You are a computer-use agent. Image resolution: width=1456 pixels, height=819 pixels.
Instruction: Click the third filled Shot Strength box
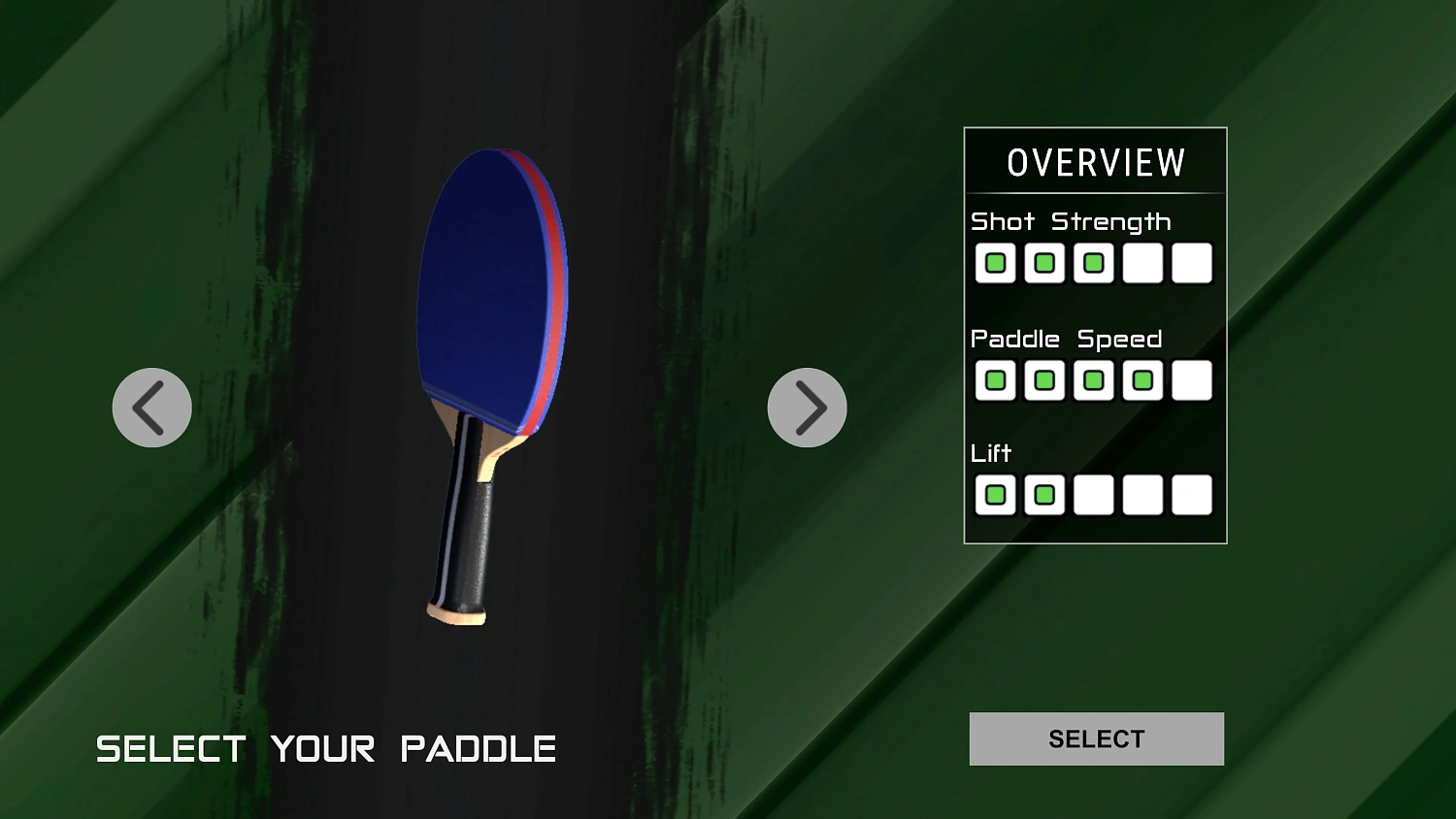(x=1094, y=262)
